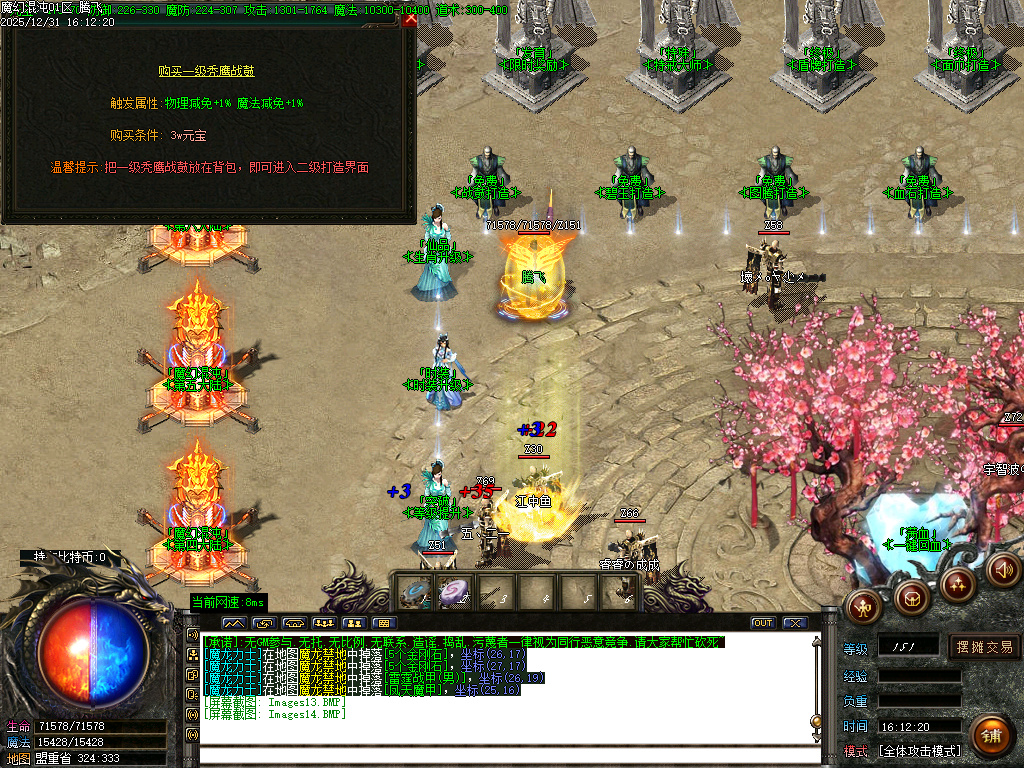The image size is (1024, 768).
Task: Open the character figure round button
Action: [862, 606]
